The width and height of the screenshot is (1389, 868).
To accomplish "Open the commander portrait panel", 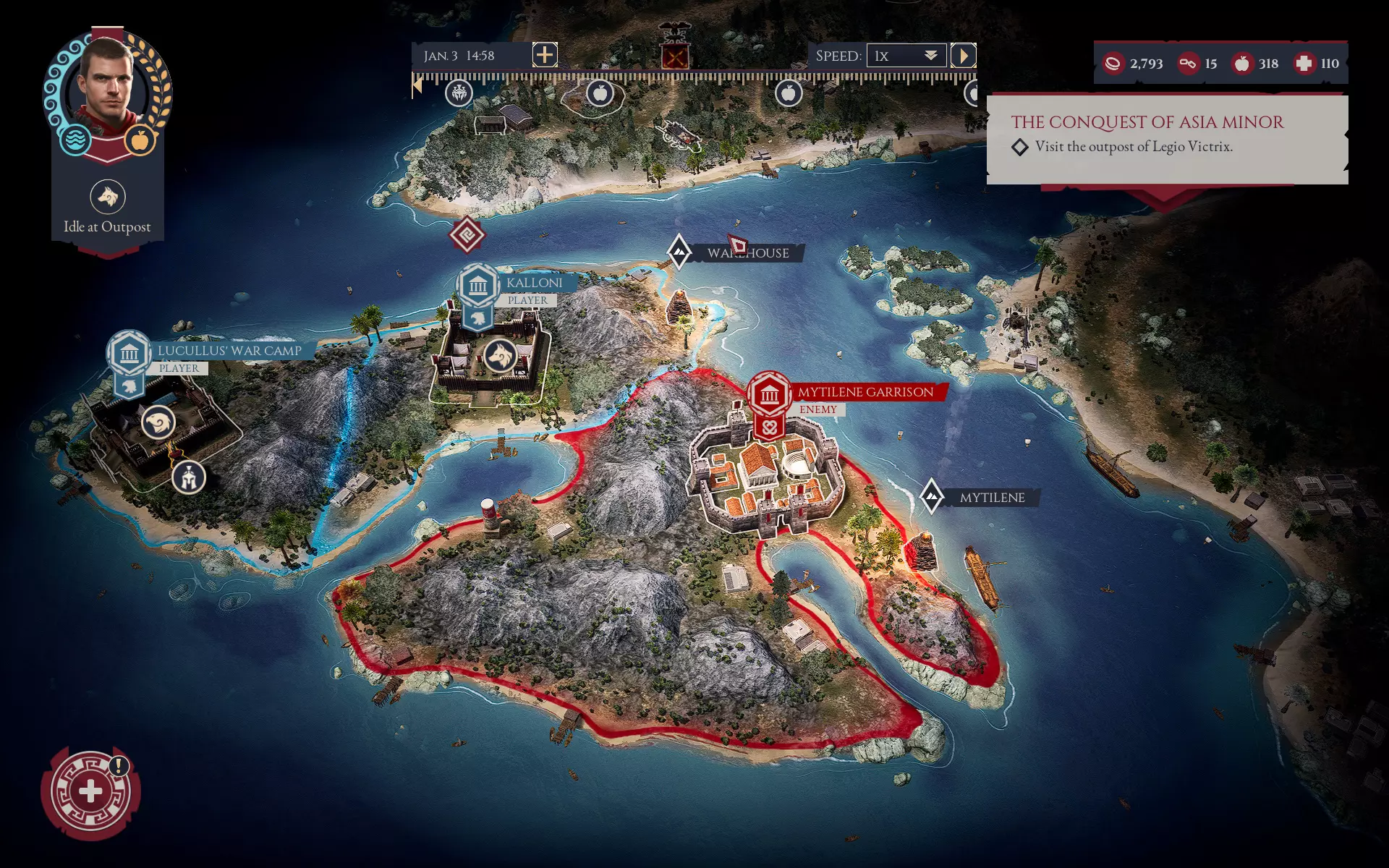I will [x=106, y=92].
